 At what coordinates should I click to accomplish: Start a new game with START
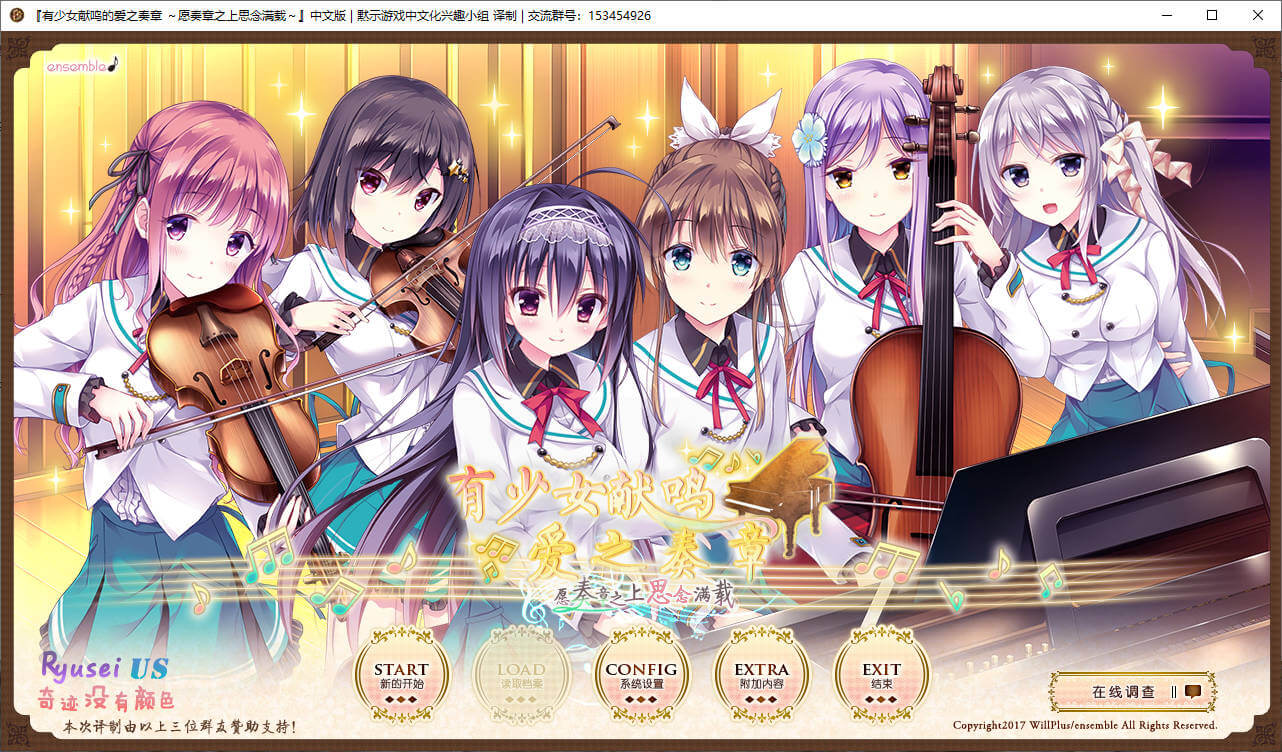coord(402,675)
